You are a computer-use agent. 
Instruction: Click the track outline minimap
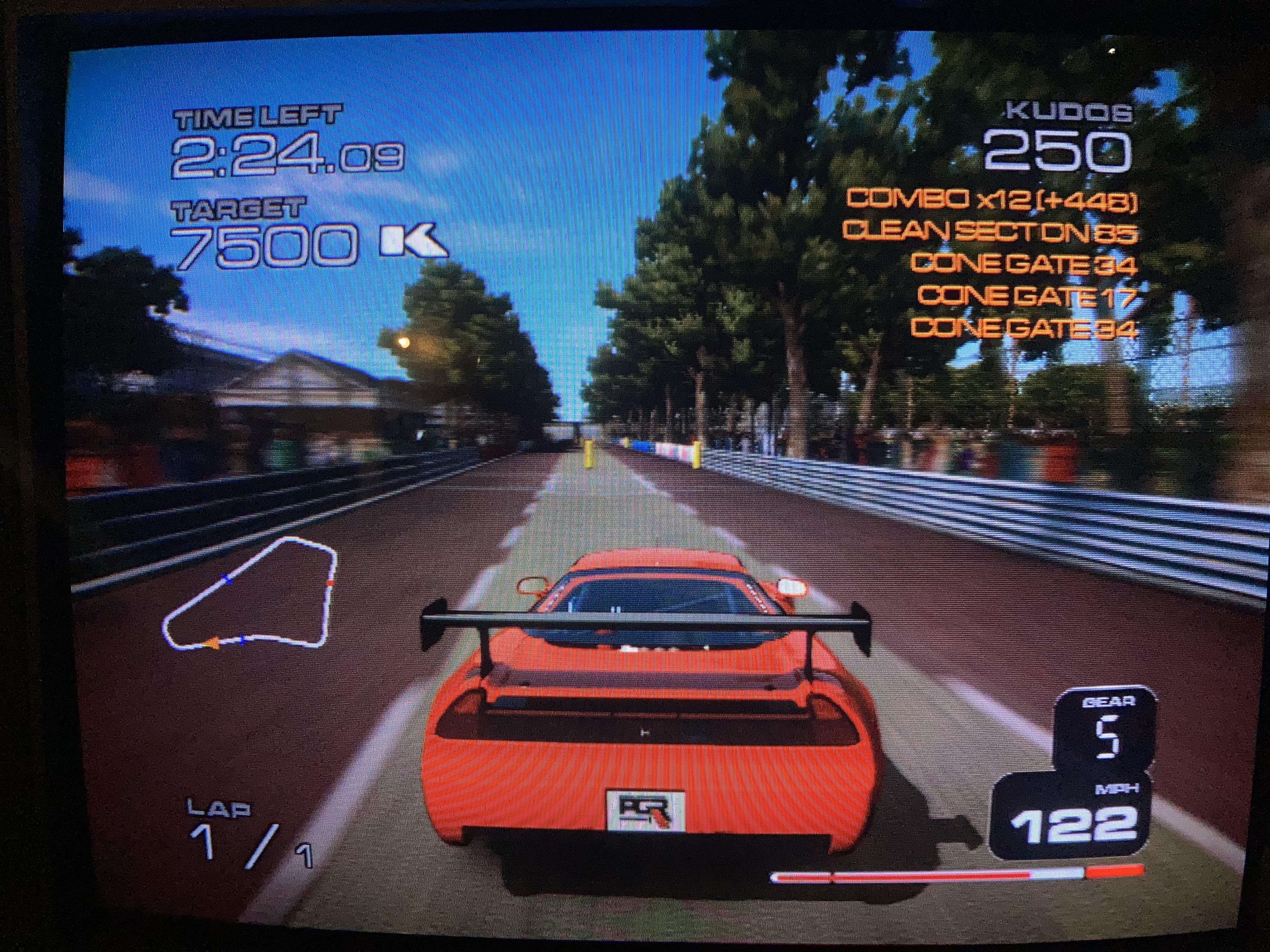click(250, 594)
